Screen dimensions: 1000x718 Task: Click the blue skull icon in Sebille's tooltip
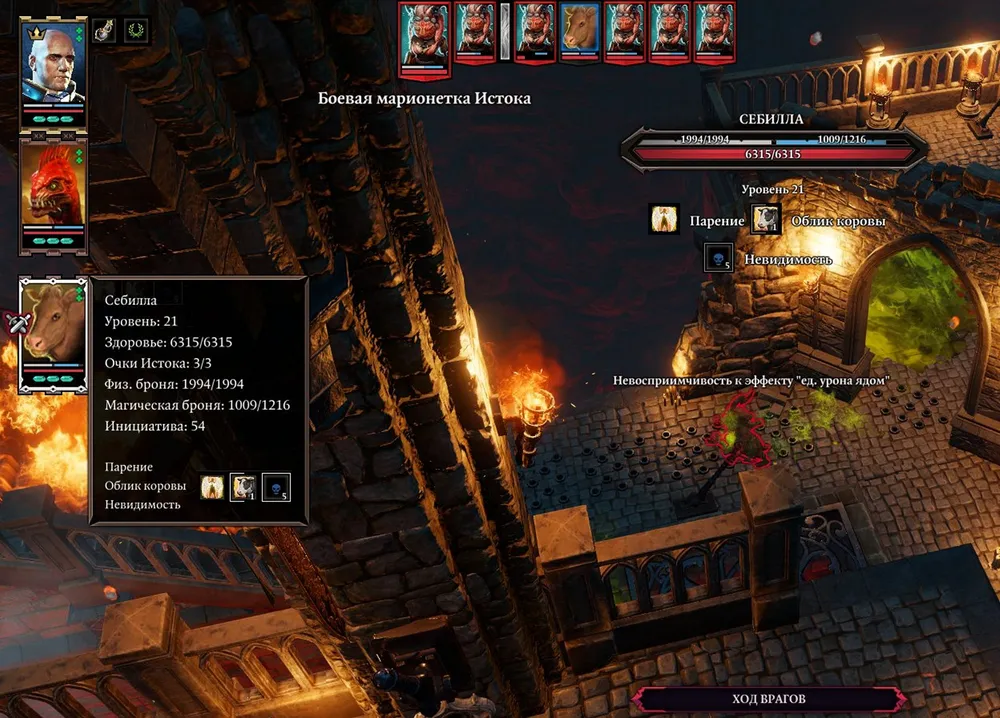tap(276, 488)
